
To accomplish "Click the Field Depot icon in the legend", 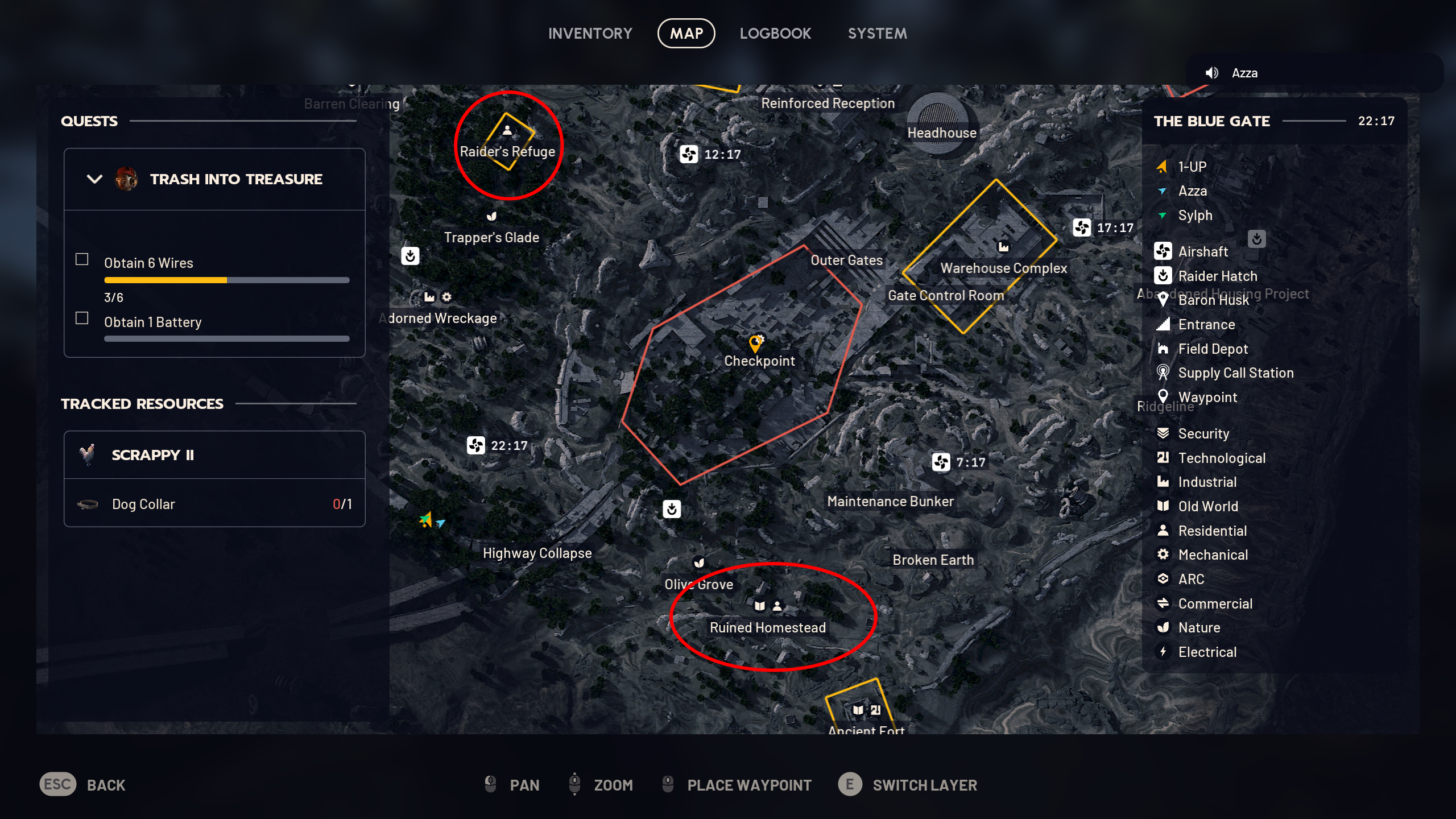I will (1163, 349).
